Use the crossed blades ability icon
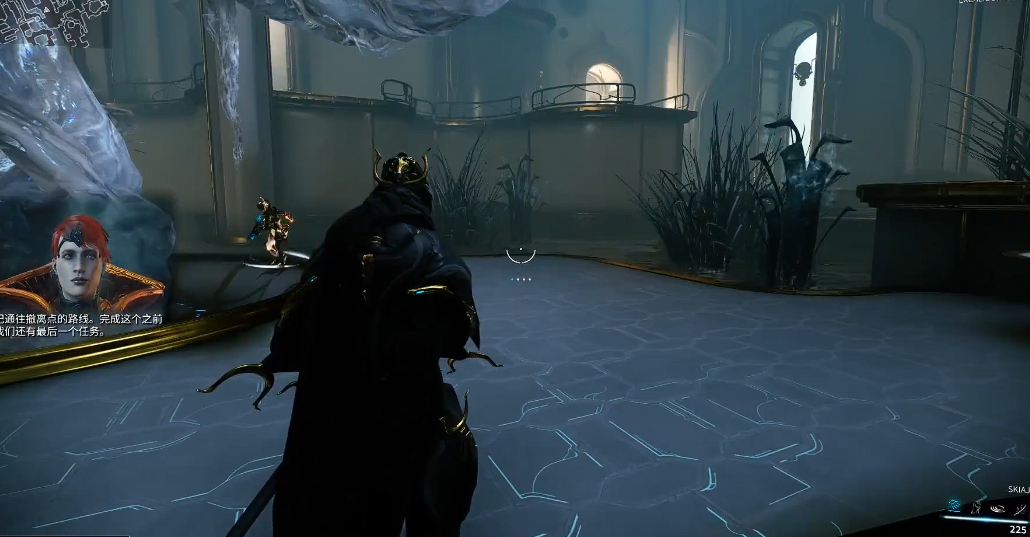 (1019, 508)
